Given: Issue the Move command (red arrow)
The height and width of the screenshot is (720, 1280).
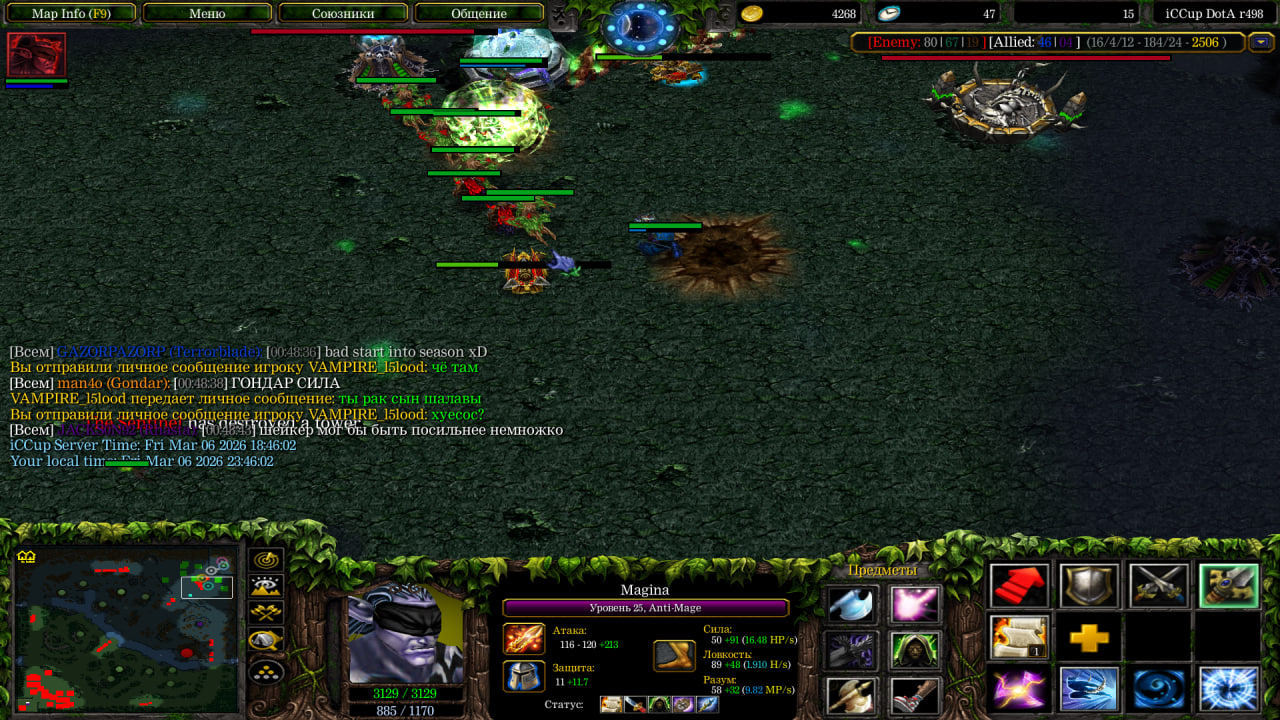Looking at the screenshot, I should click(x=1019, y=586).
